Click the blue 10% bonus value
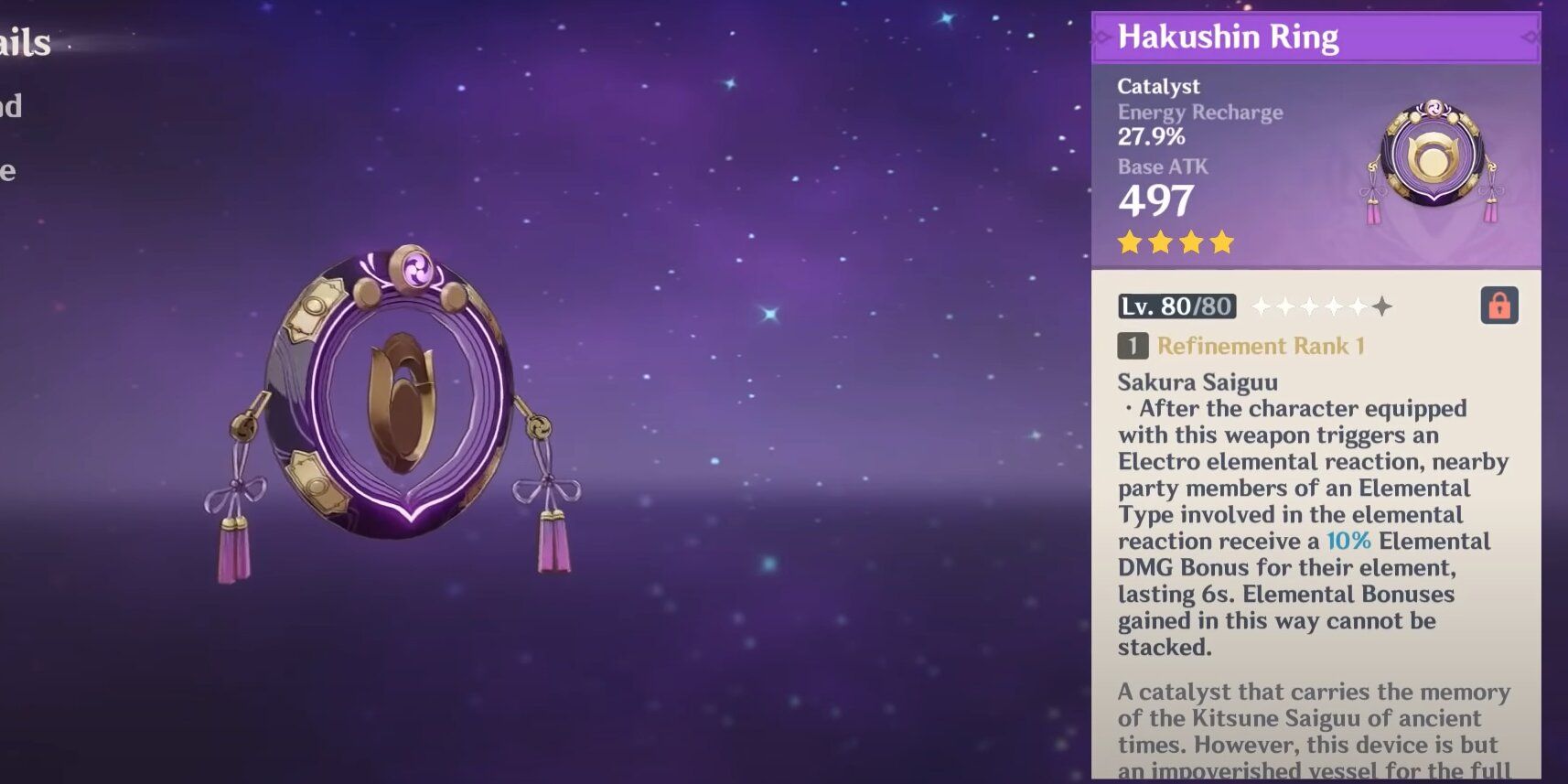The image size is (1568, 784). (1348, 541)
